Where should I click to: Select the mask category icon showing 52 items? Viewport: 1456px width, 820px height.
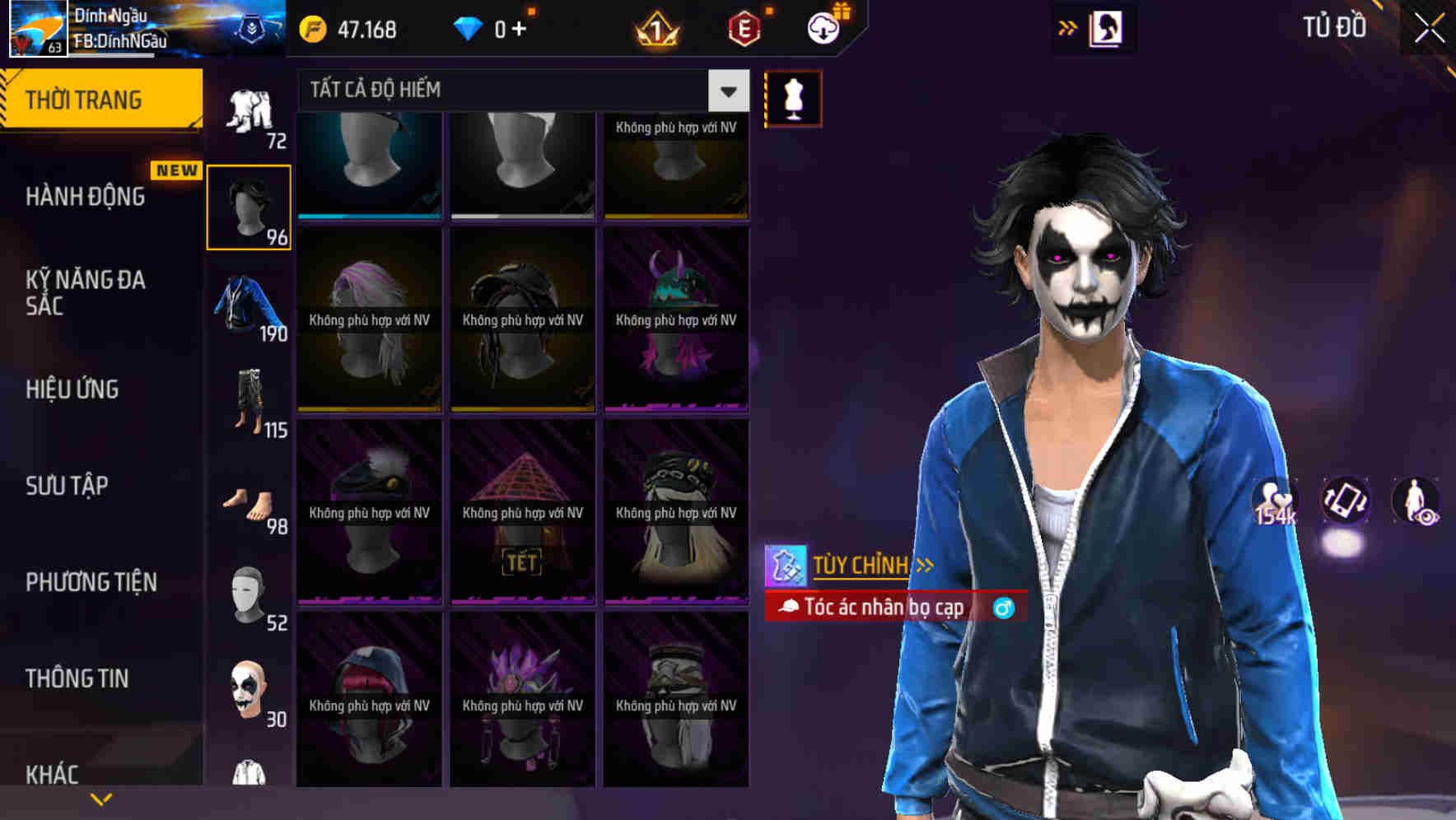point(249,594)
